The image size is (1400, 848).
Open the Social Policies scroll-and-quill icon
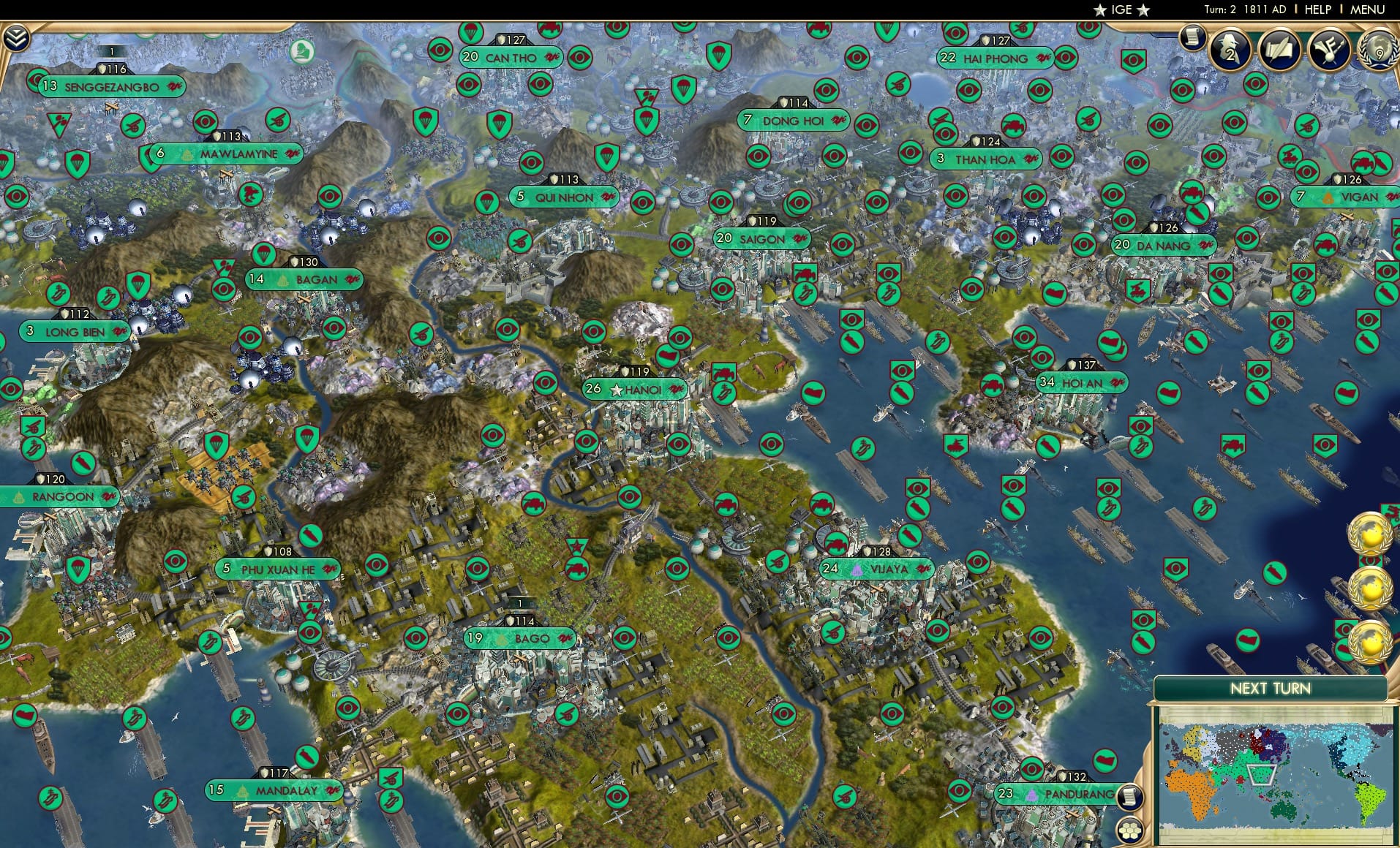coord(1282,48)
